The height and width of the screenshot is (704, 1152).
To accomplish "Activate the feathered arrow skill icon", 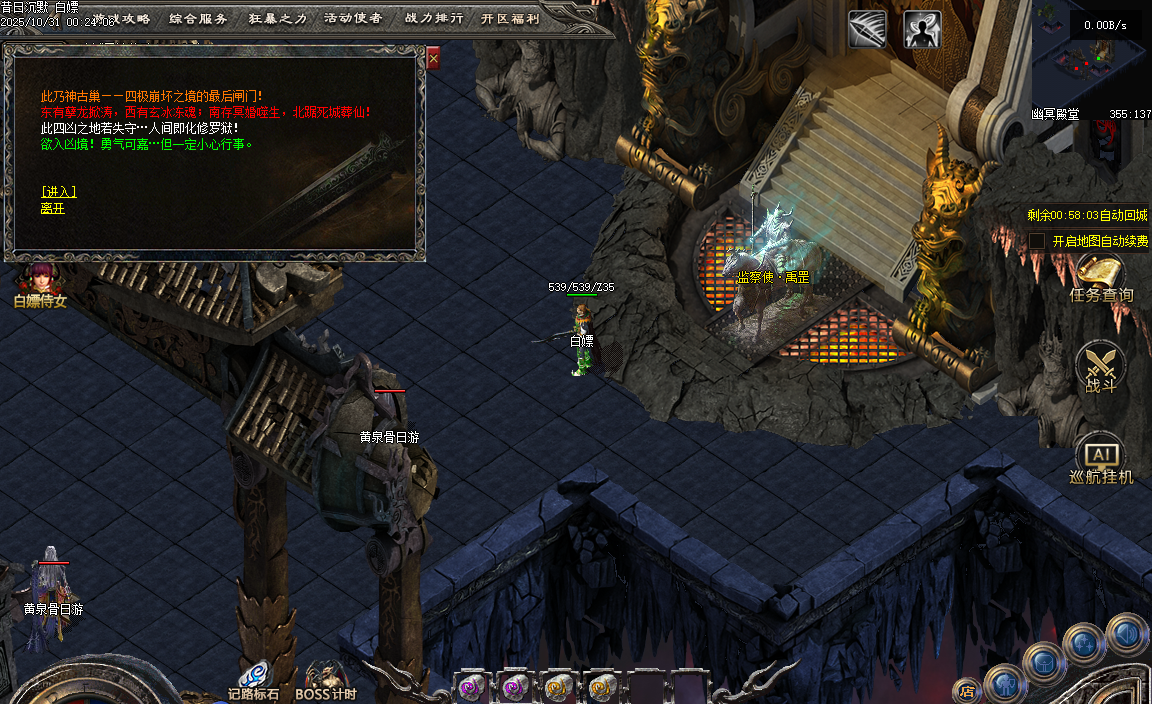I will point(867,29).
